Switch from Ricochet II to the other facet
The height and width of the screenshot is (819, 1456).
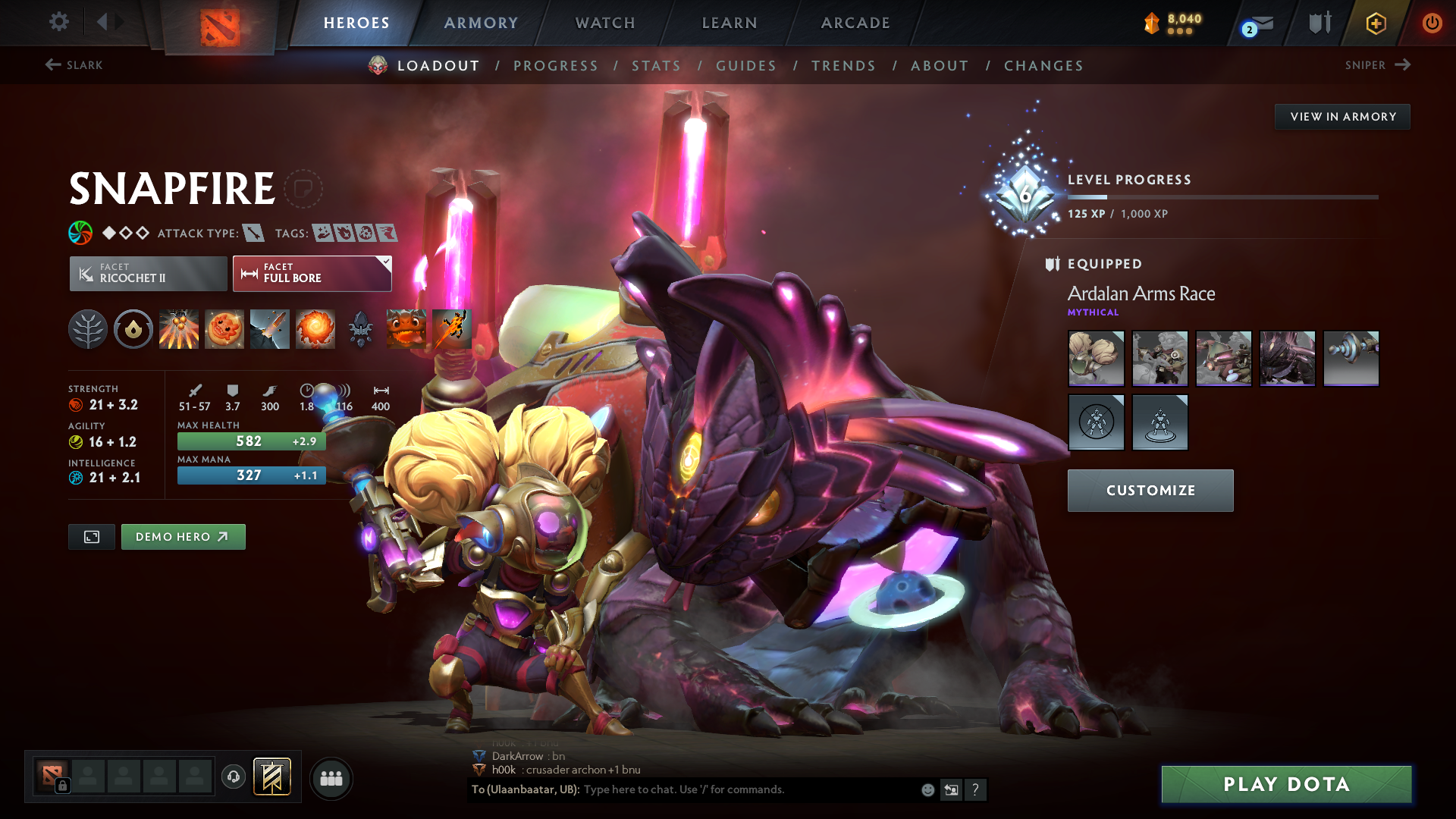(148, 273)
